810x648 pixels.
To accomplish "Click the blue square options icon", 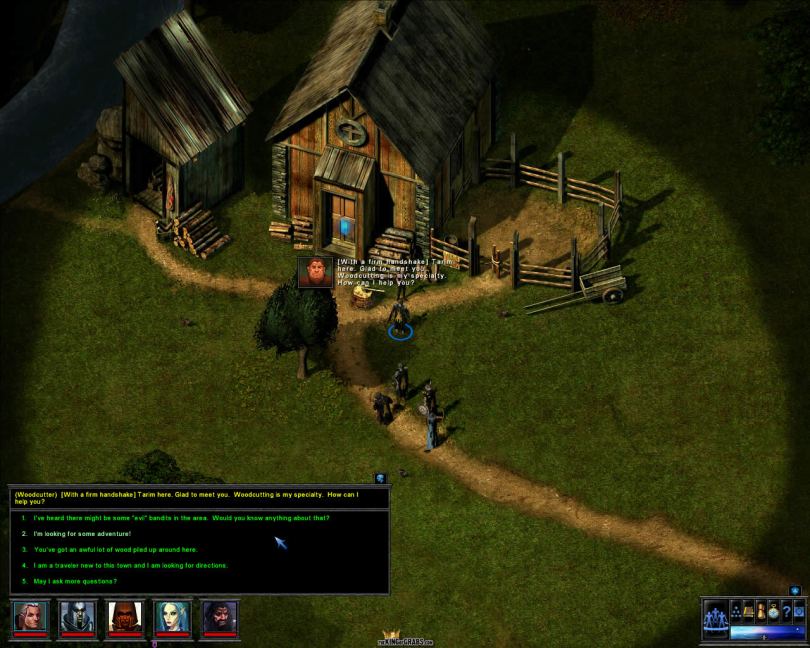I will click(x=798, y=610).
